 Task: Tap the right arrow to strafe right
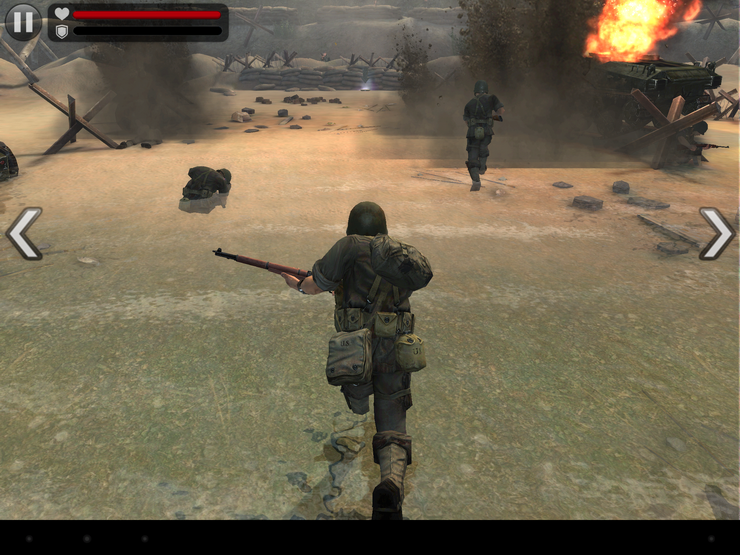click(x=716, y=234)
